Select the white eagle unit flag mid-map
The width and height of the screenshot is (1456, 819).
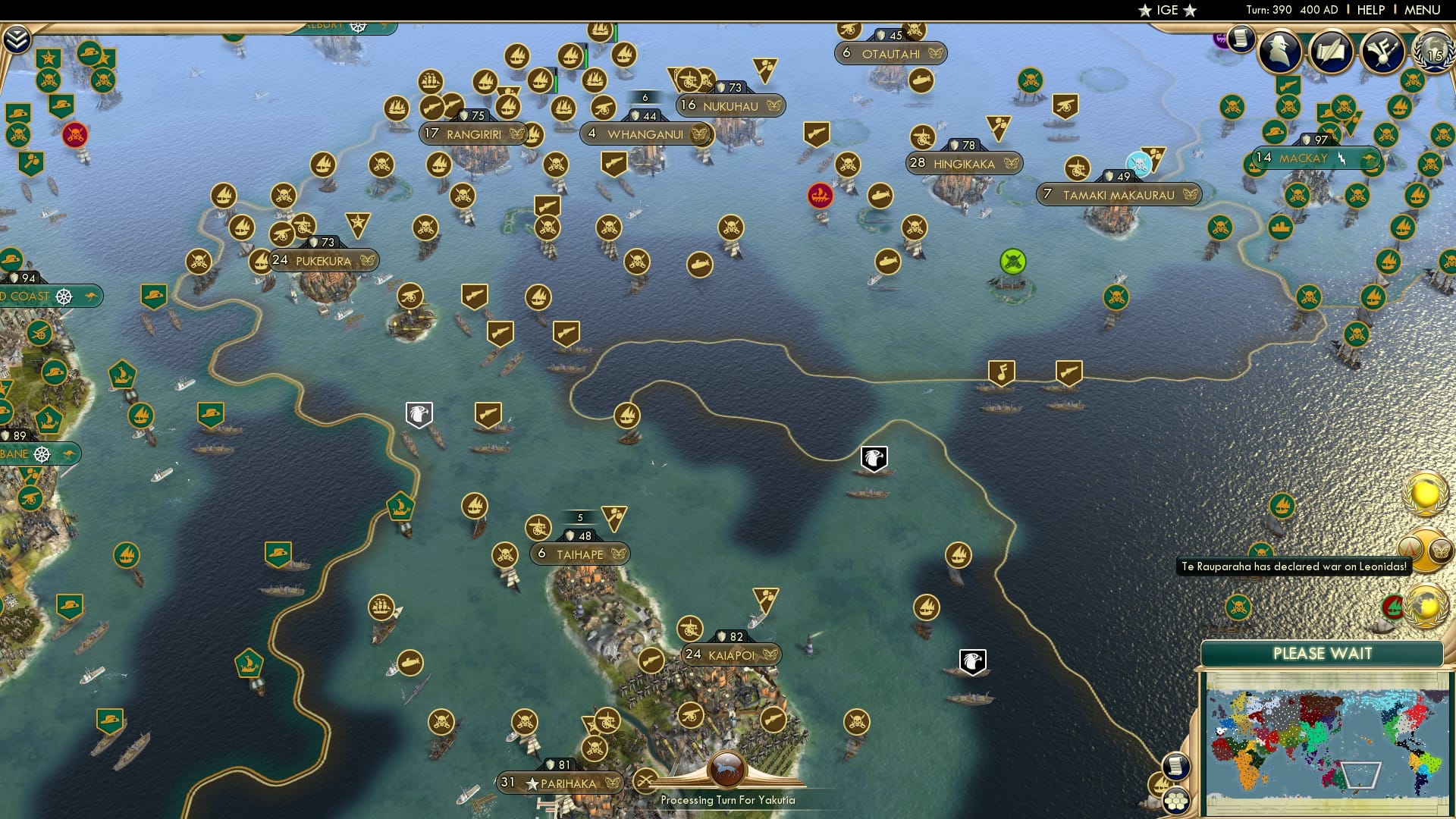point(873,457)
